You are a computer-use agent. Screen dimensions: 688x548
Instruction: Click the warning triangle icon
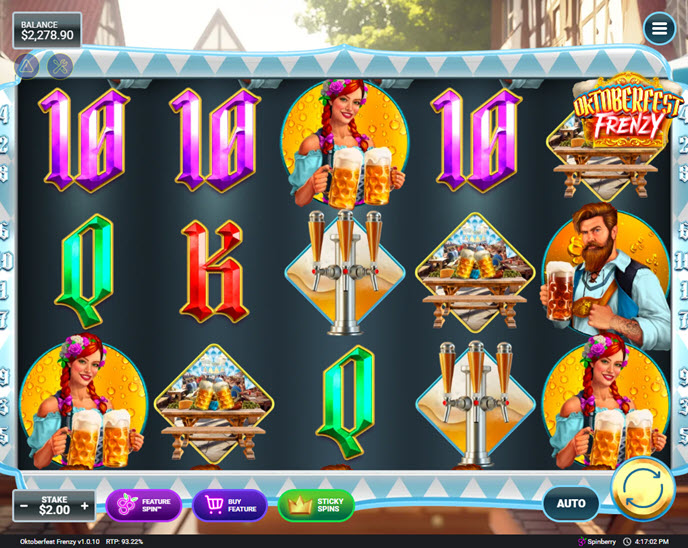(x=27, y=66)
